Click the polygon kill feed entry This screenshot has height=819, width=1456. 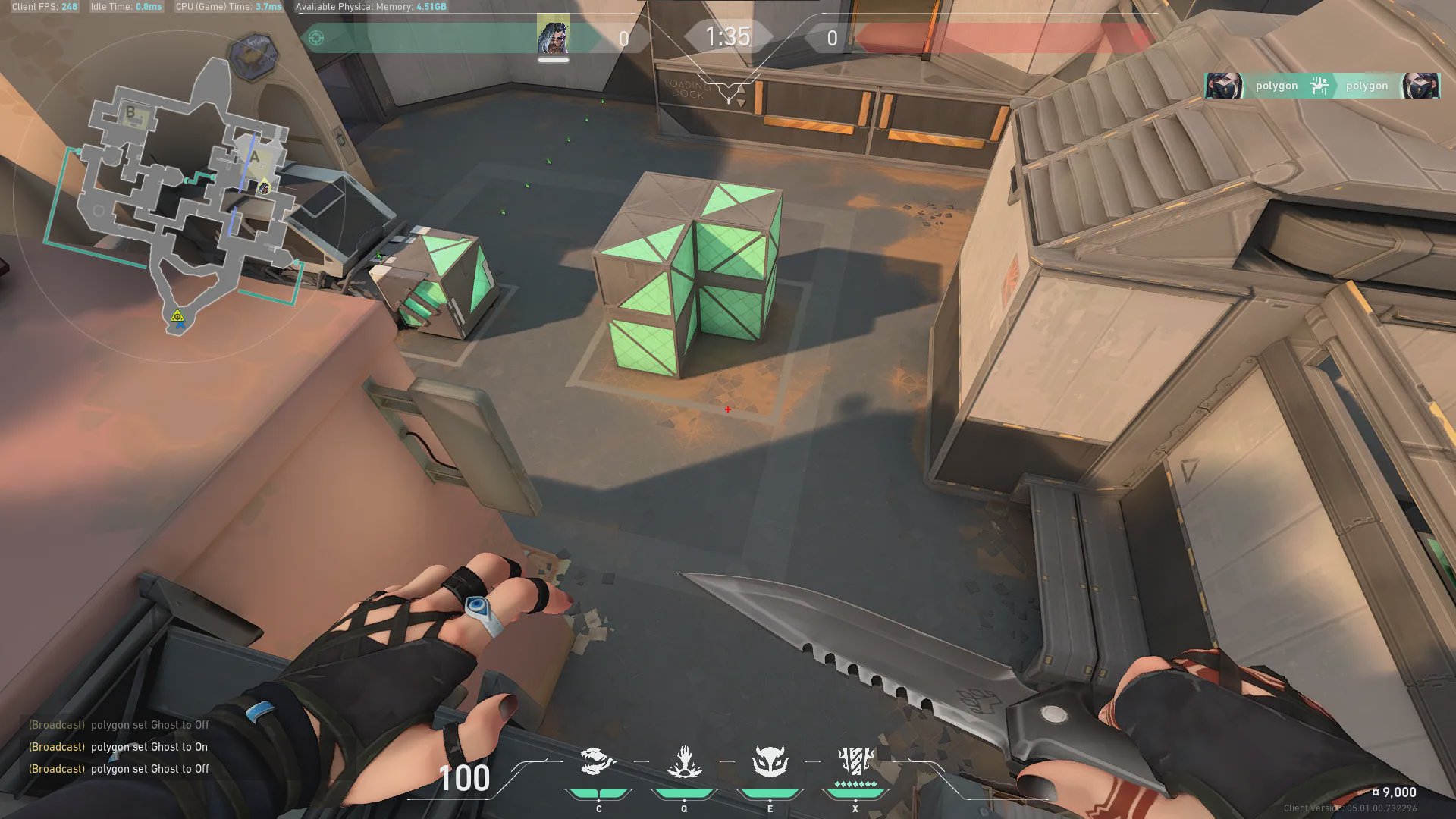point(1322,86)
